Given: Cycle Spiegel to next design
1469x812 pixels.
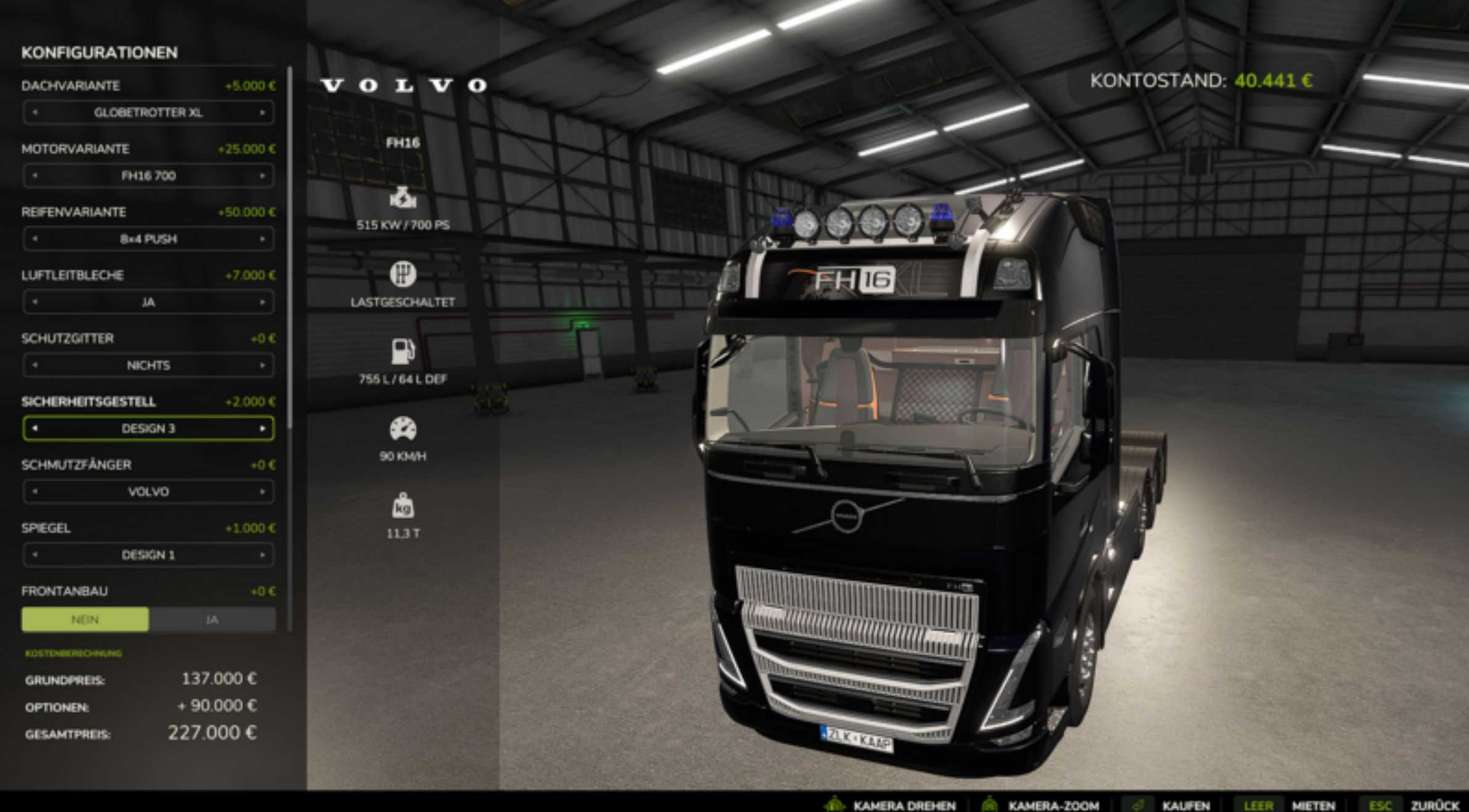Looking at the screenshot, I should (x=262, y=555).
